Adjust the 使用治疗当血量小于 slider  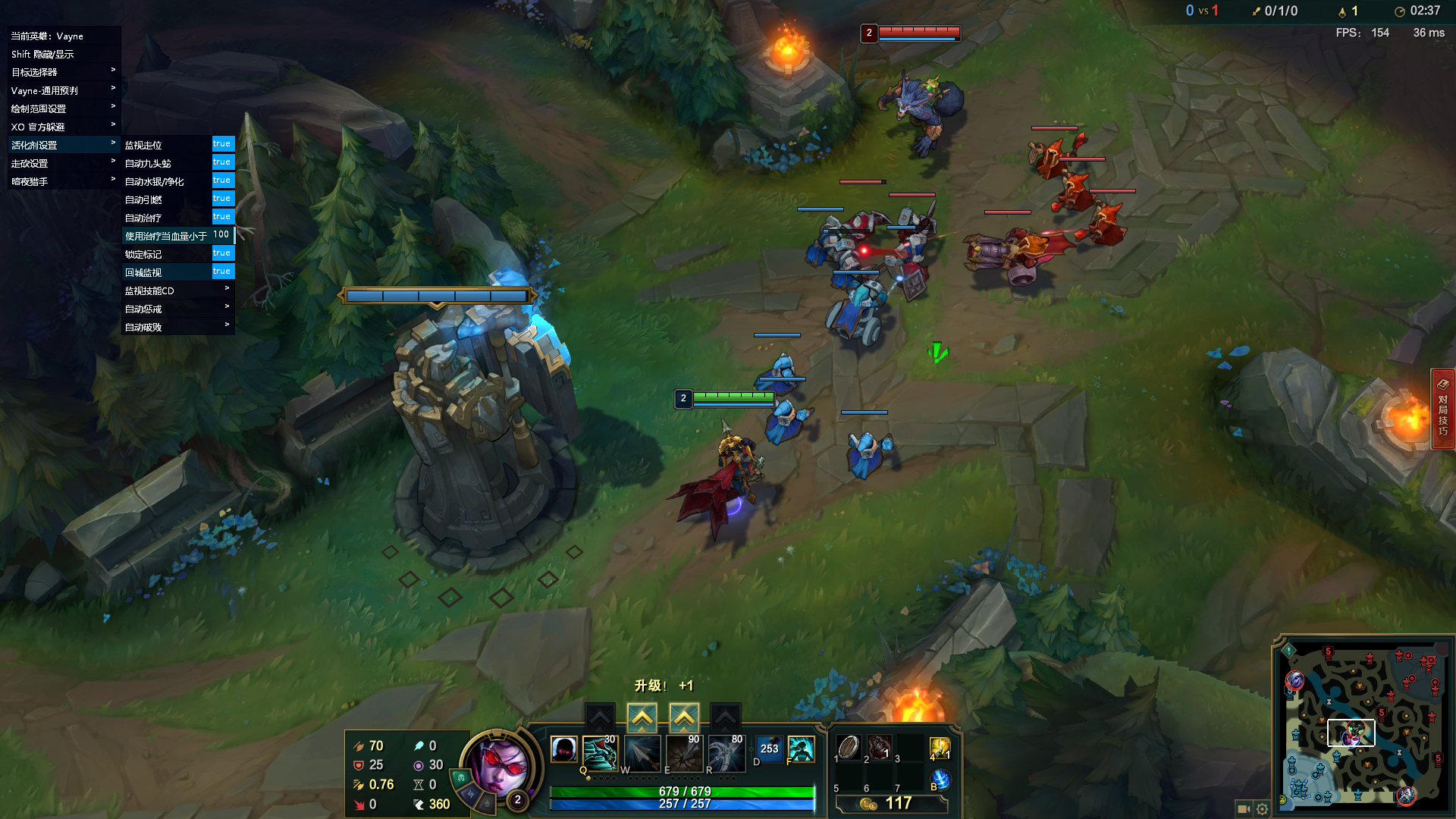click(x=221, y=235)
